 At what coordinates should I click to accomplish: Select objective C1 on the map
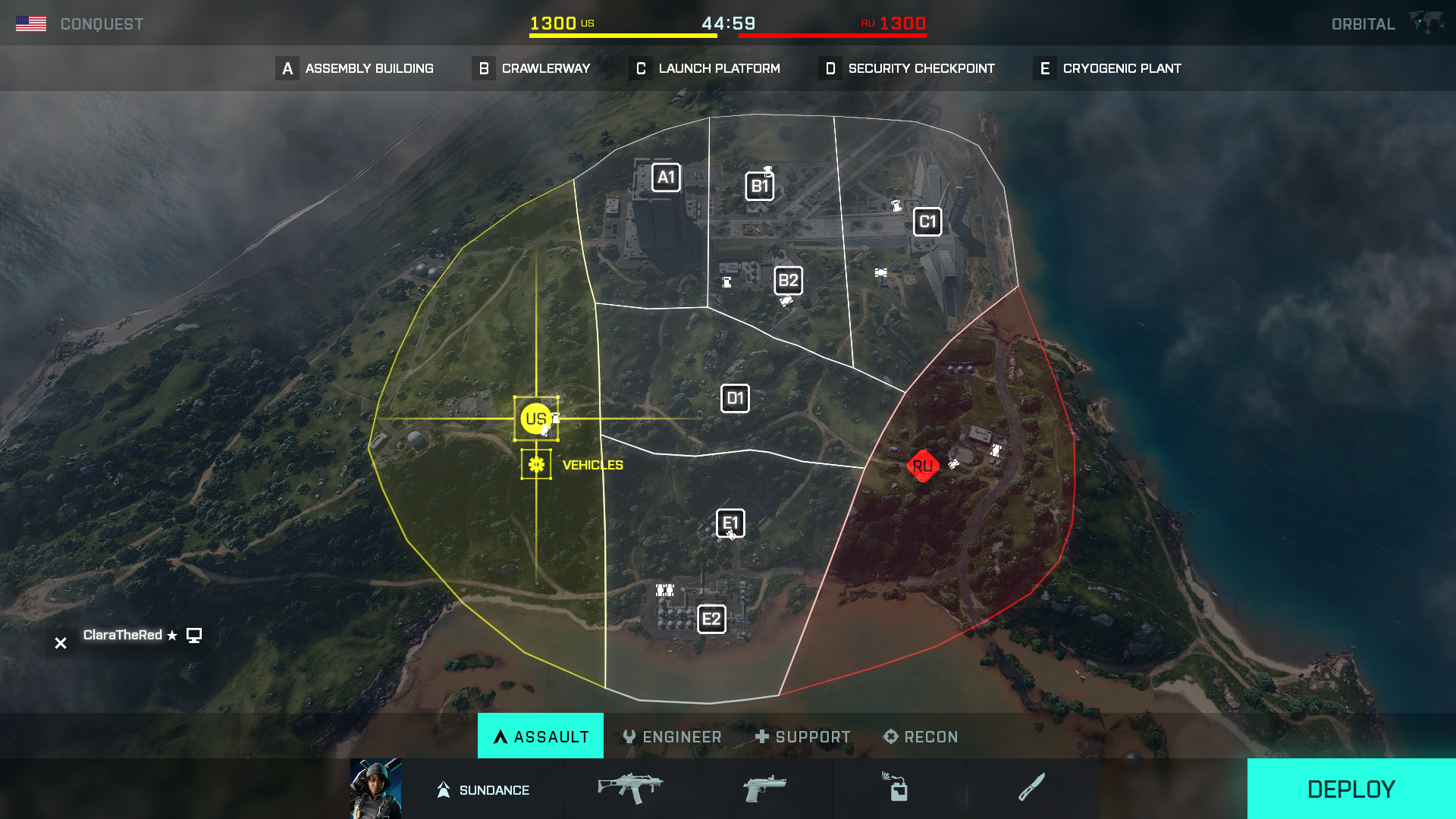(927, 222)
